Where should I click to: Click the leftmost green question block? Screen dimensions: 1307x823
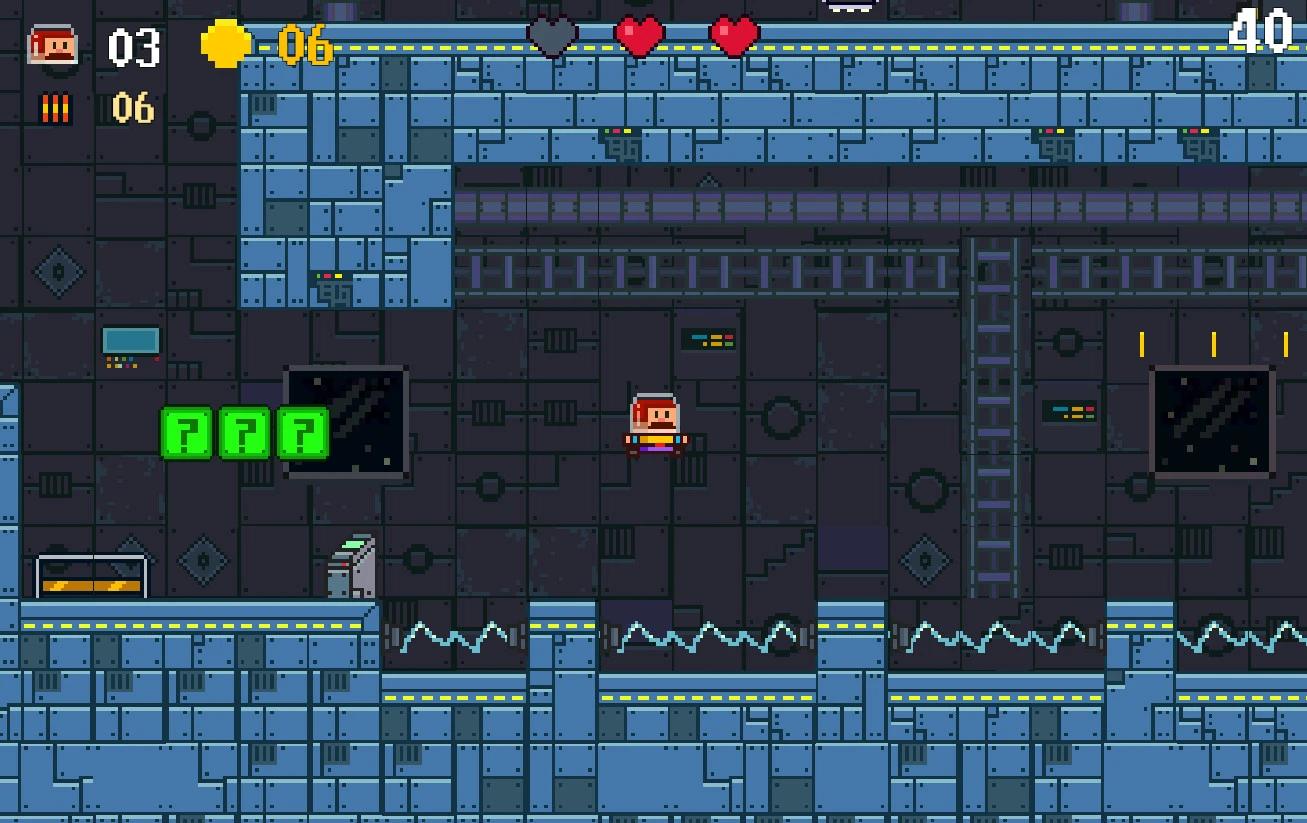coord(185,434)
